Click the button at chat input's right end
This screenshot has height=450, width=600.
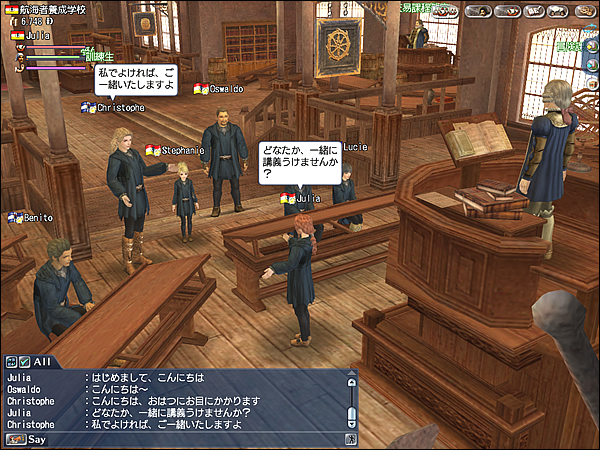351,438
